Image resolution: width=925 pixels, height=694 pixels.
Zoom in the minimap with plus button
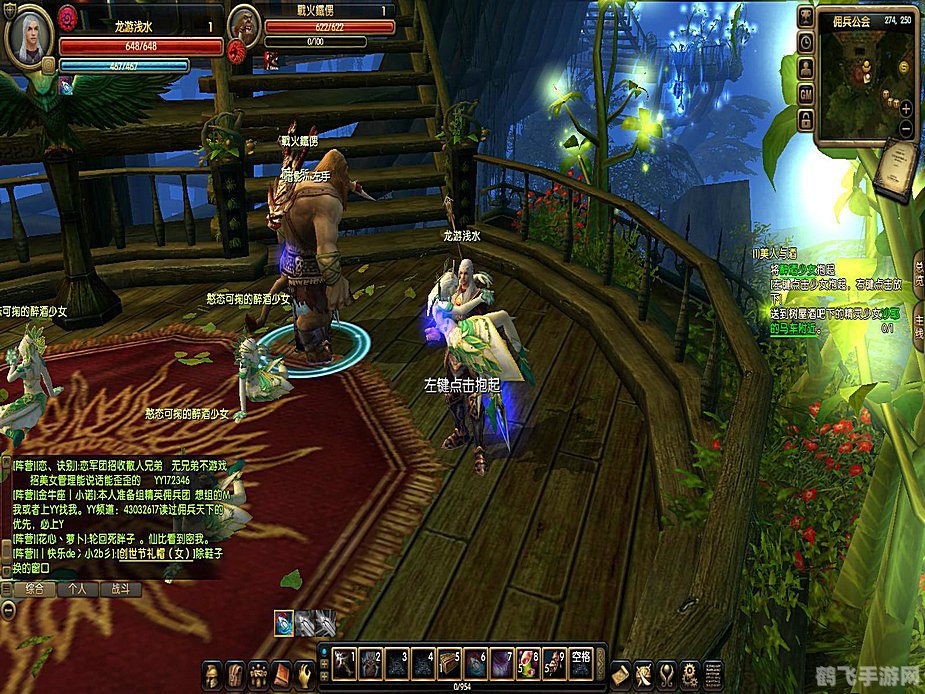tap(906, 108)
